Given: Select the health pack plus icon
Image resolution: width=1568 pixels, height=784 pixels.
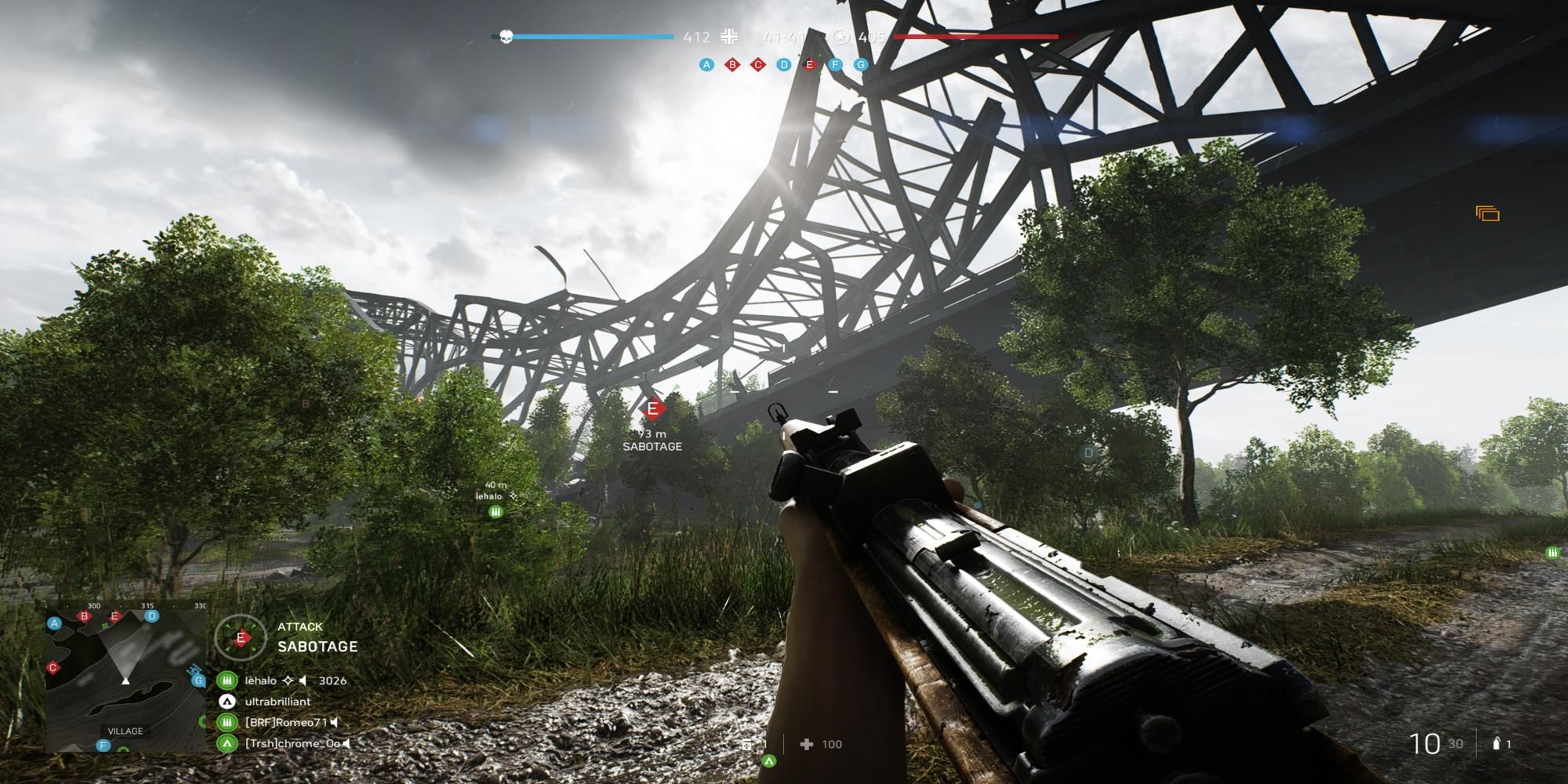Looking at the screenshot, I should point(805,744).
